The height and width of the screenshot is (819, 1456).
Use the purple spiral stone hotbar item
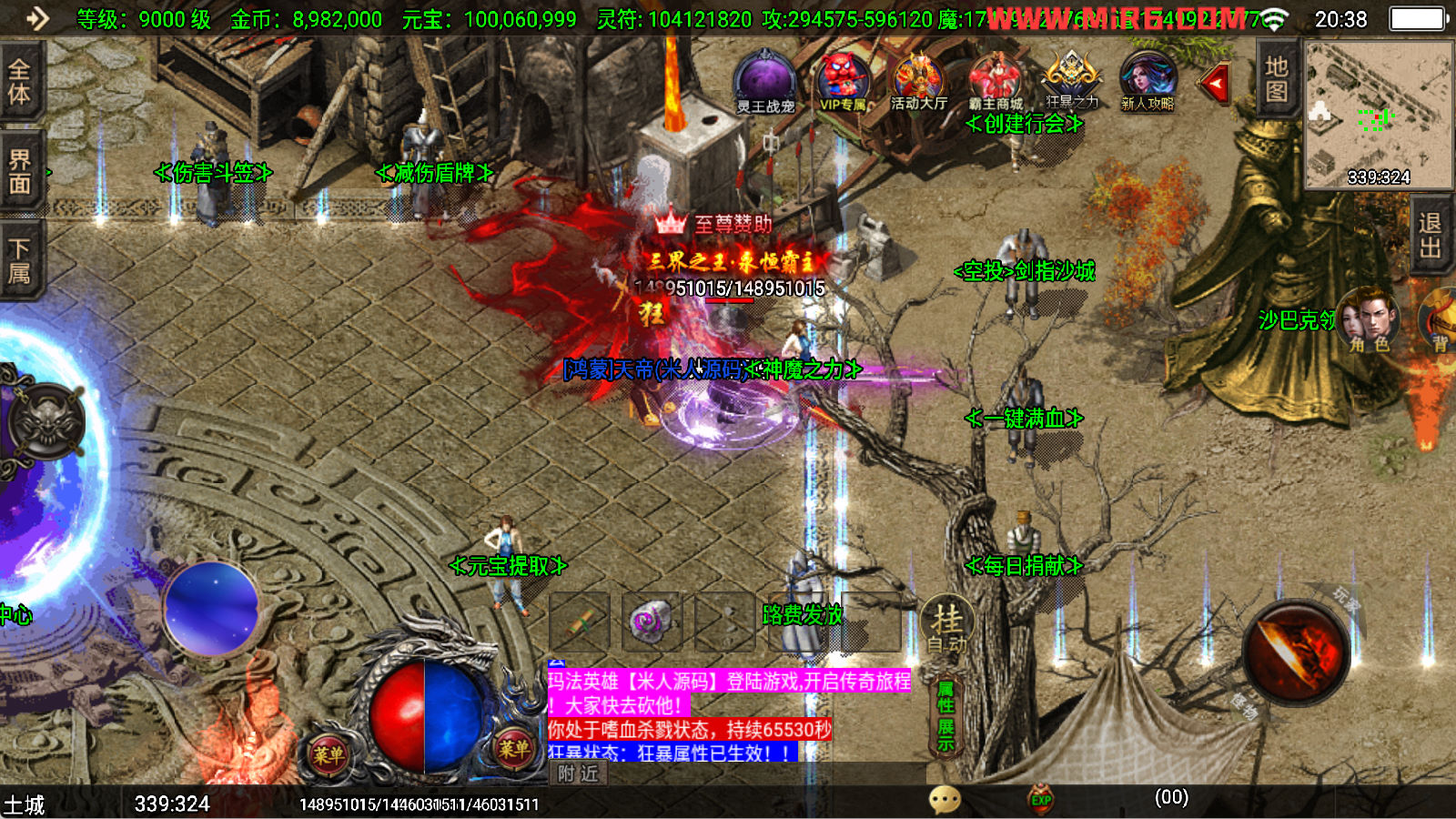click(652, 622)
